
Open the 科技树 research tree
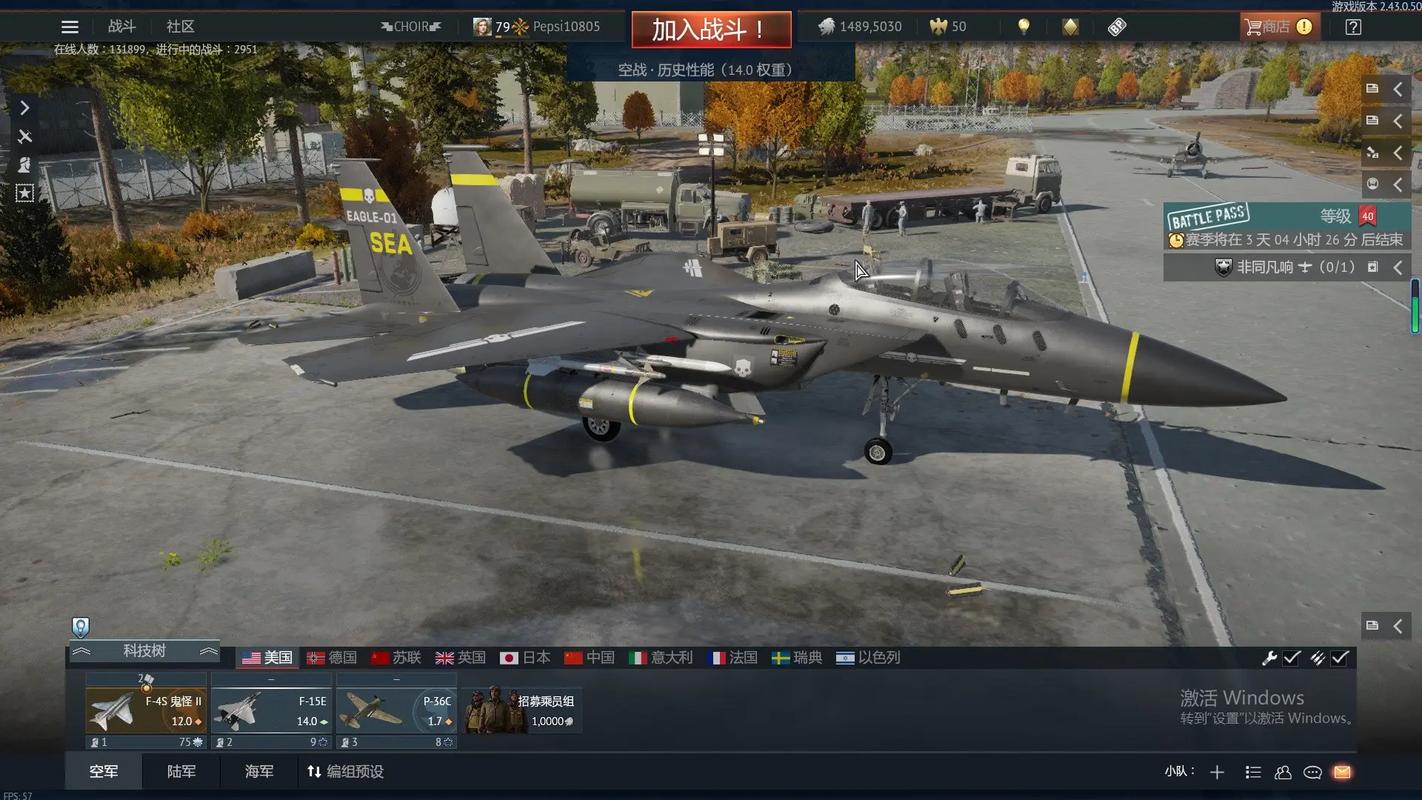tap(144, 651)
